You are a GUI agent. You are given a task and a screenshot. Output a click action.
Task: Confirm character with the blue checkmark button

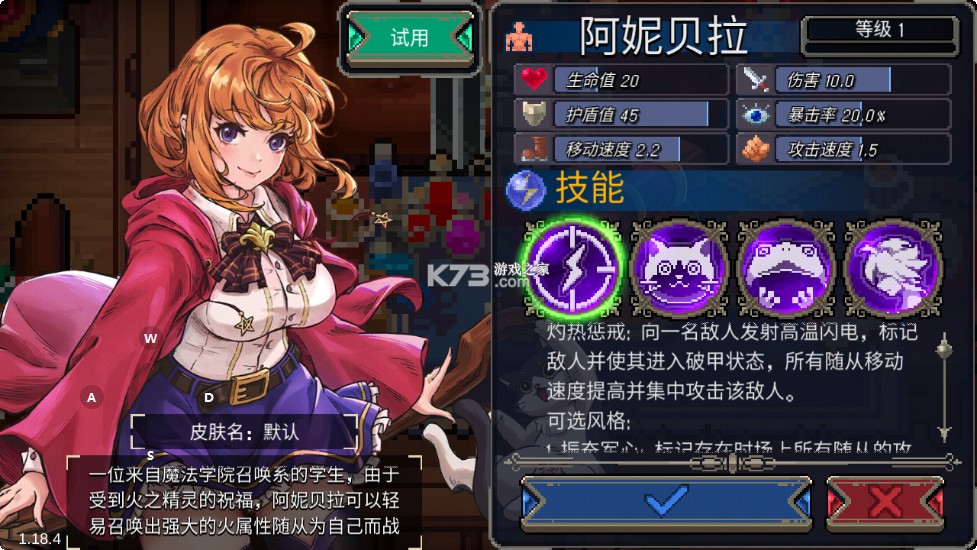(666, 501)
